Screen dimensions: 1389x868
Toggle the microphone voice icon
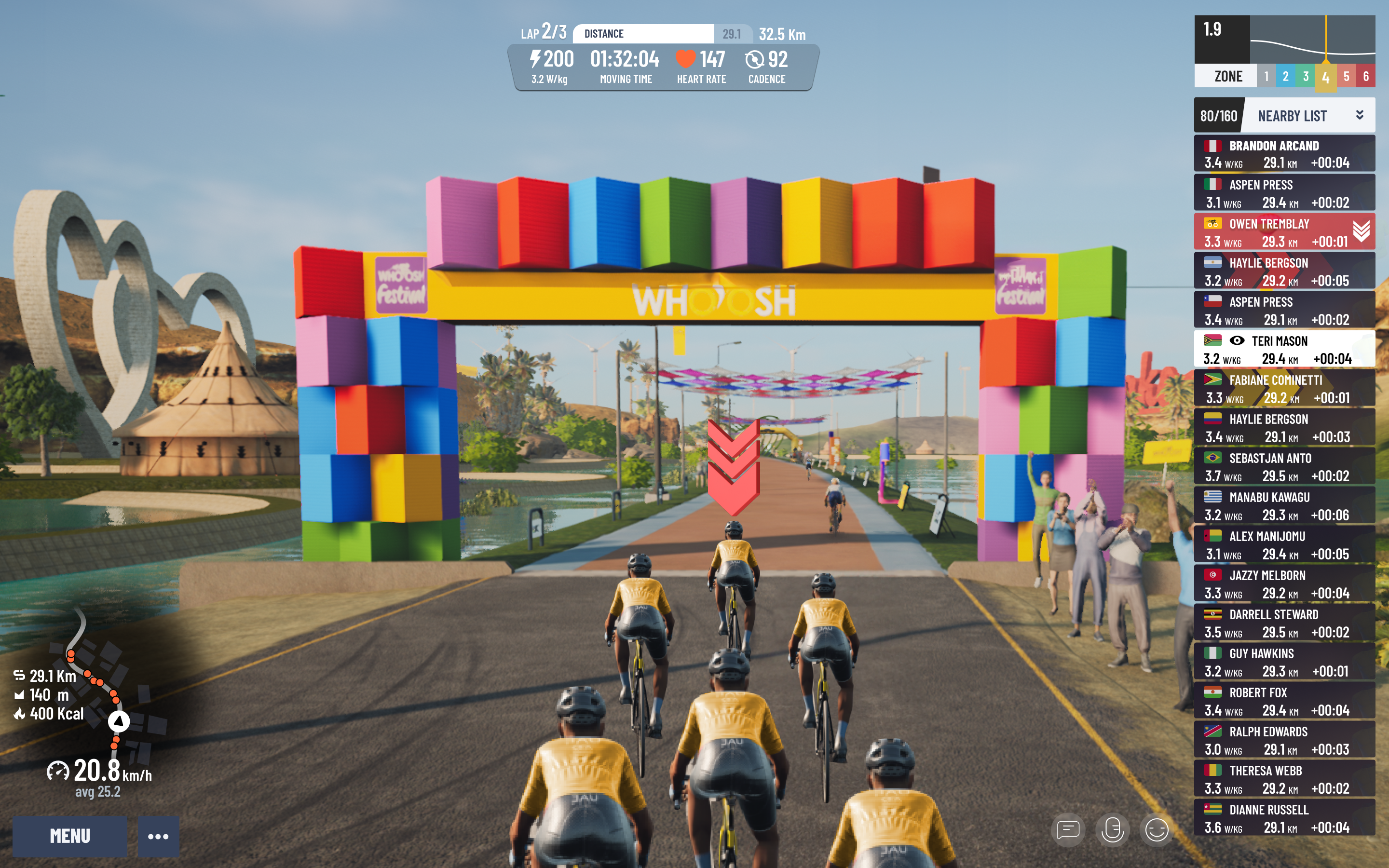tap(1112, 829)
